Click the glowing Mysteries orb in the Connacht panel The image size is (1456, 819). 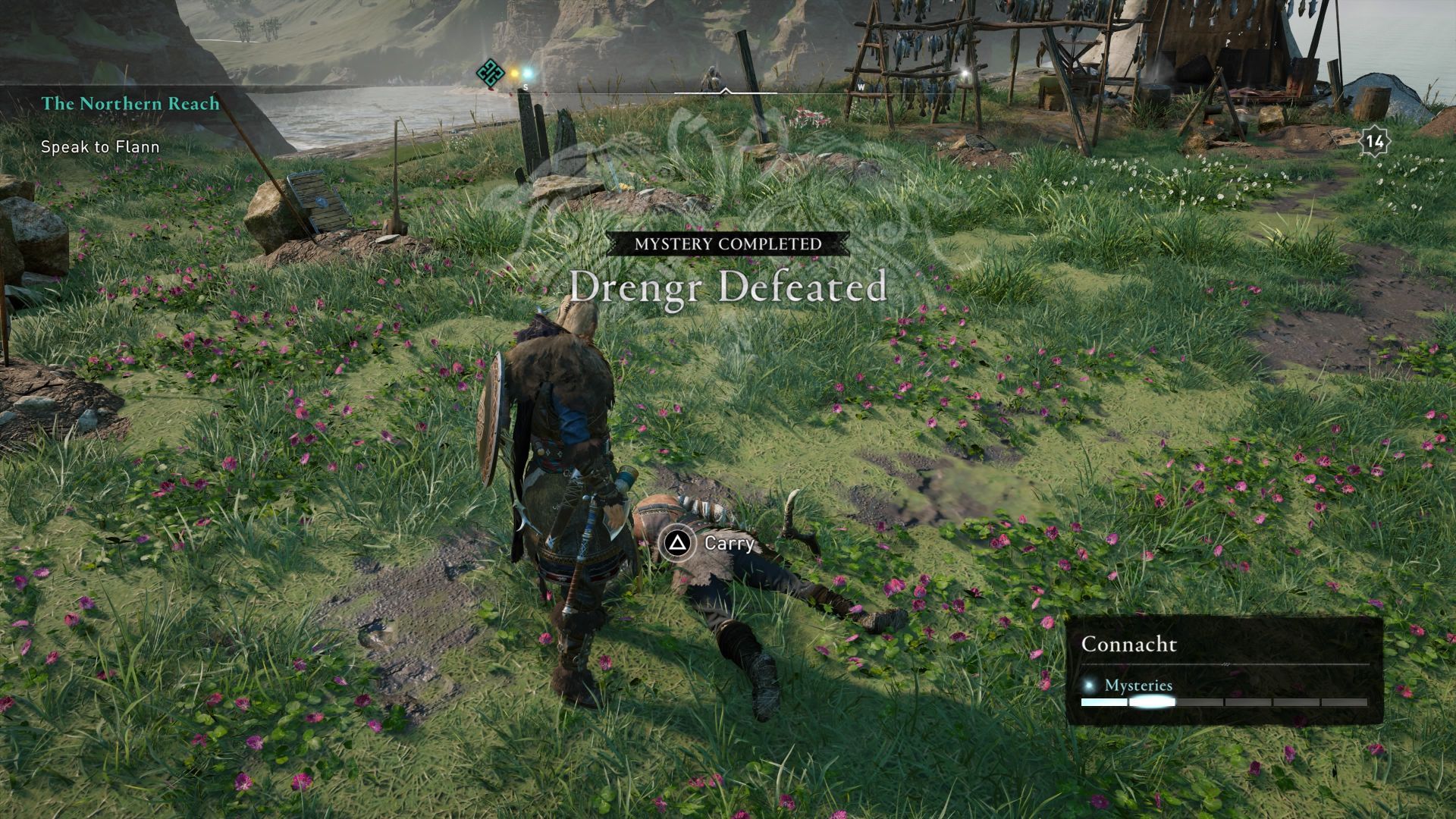pyautogui.click(x=1090, y=684)
